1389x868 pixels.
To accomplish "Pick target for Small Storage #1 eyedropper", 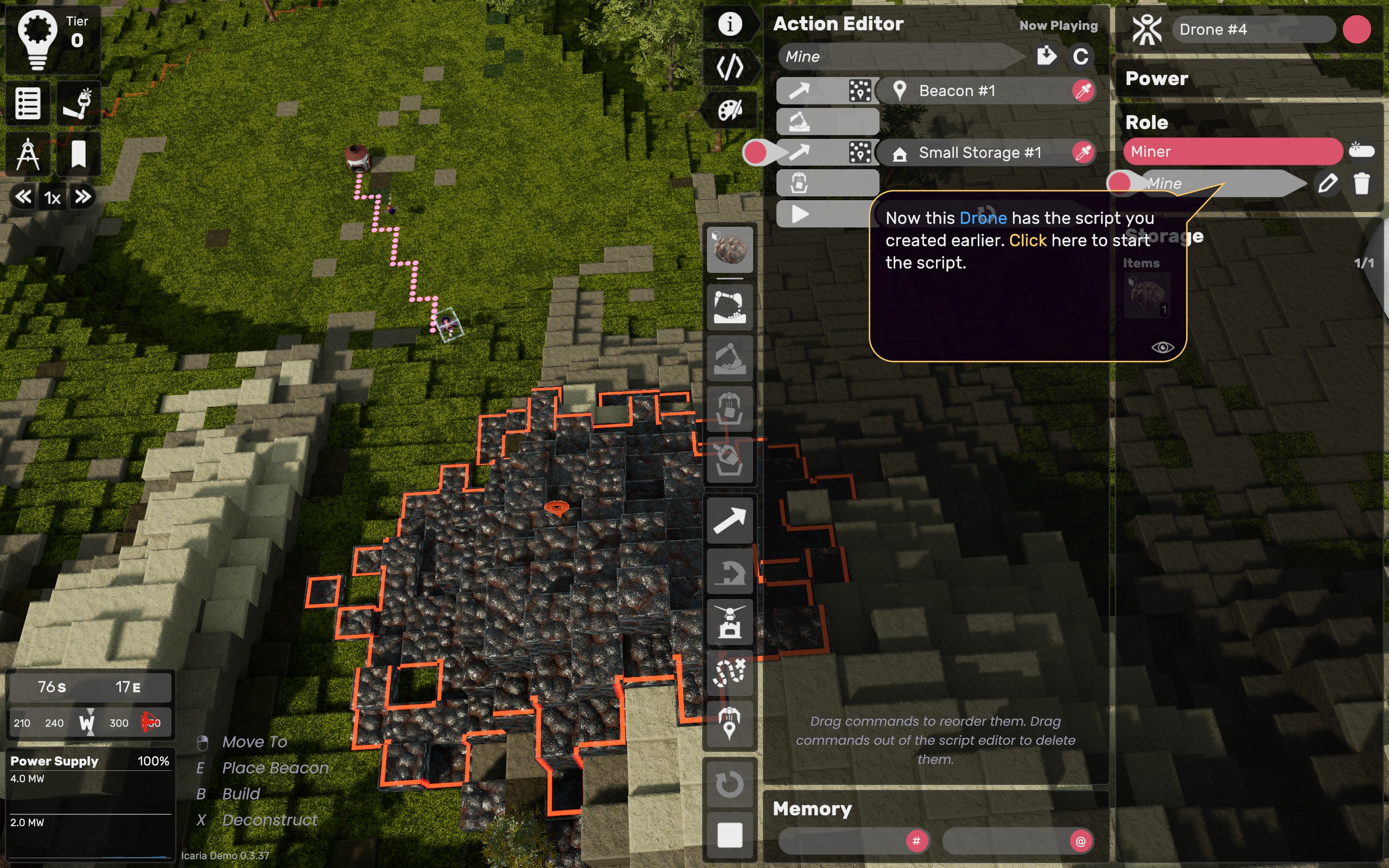I will 1082,152.
